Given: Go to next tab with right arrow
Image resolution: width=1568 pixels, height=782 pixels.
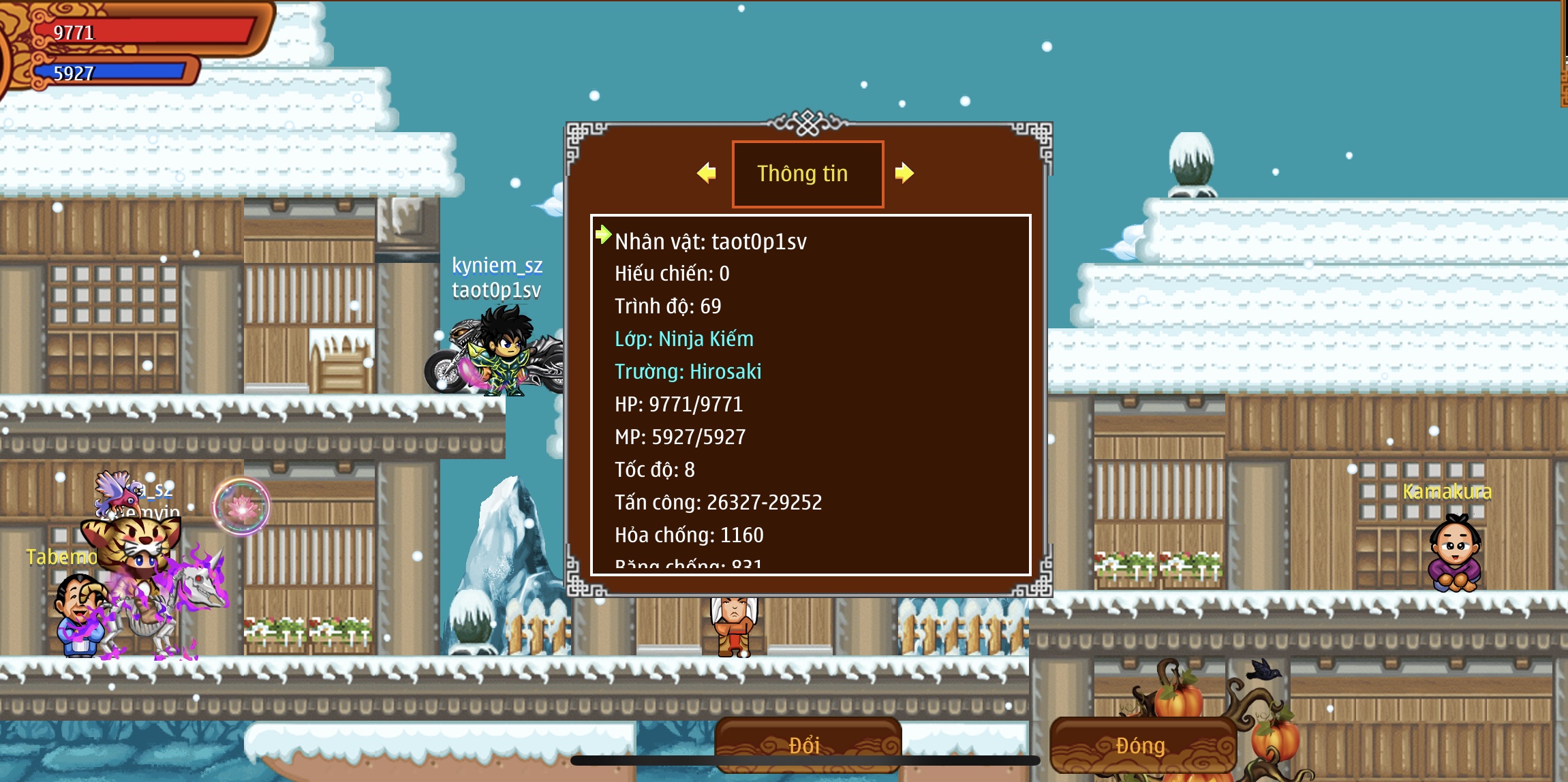Looking at the screenshot, I should coord(904,173).
